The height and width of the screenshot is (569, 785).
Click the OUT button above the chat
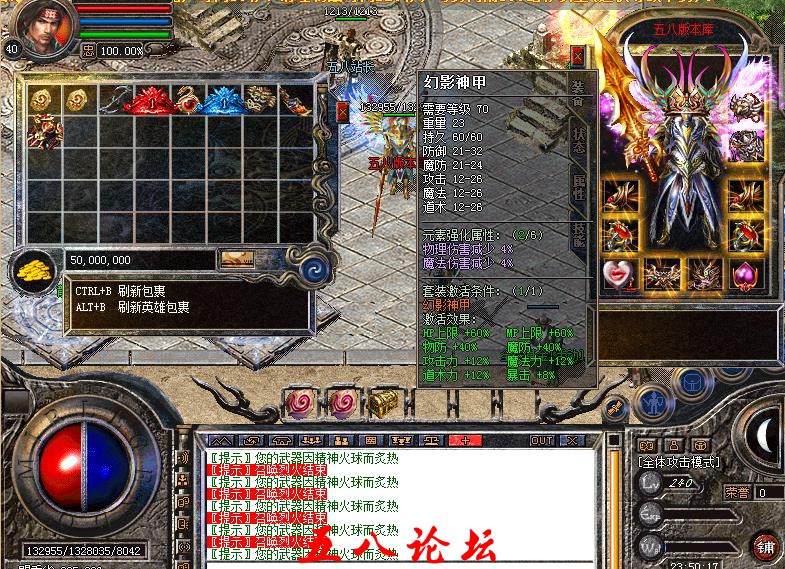click(x=541, y=440)
